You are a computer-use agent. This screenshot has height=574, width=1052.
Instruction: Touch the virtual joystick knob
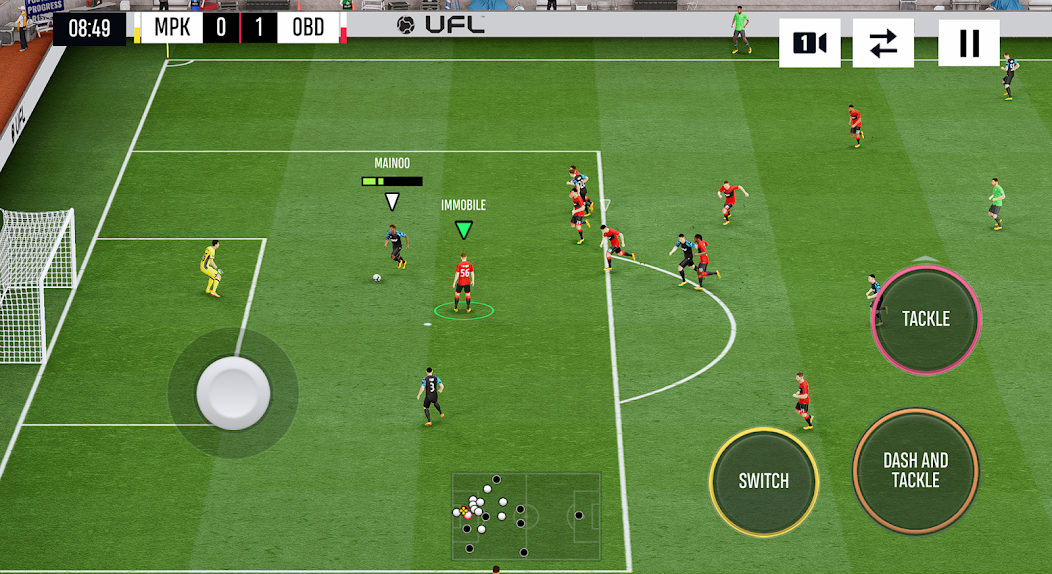[x=233, y=392]
